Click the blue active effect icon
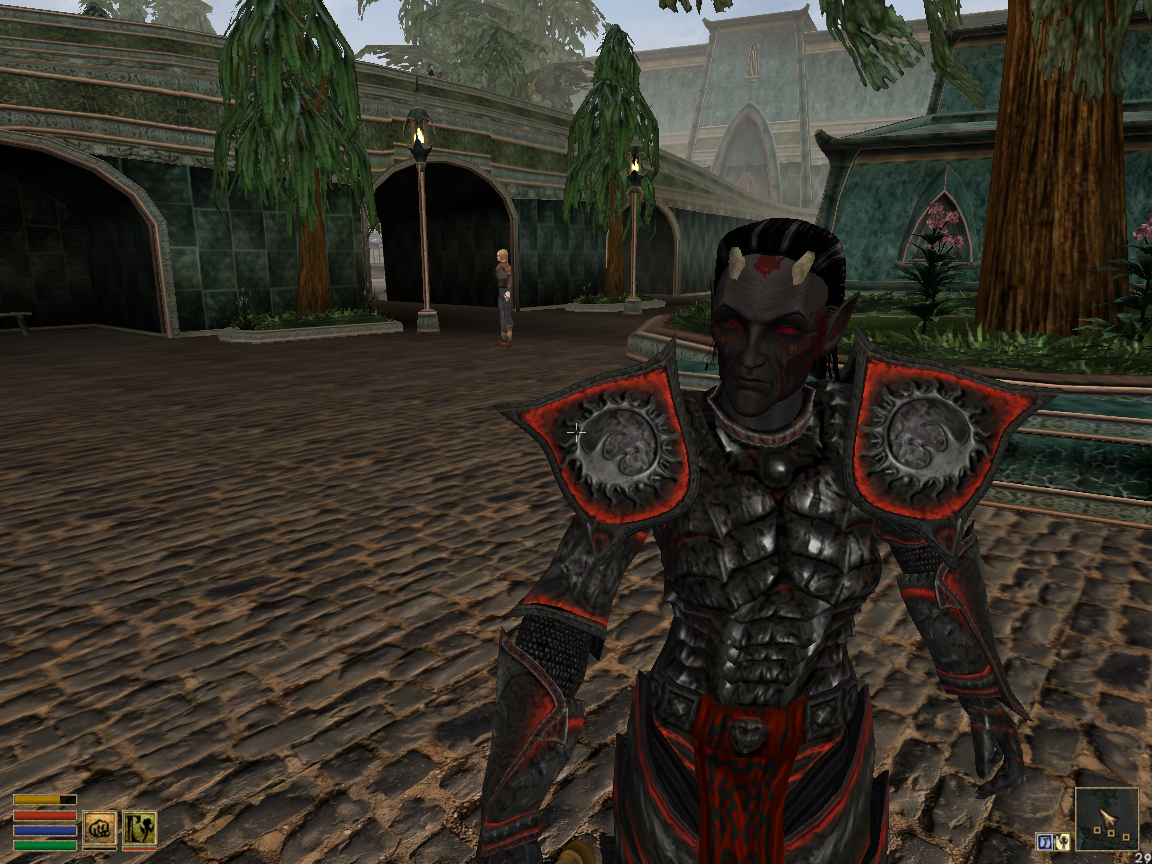Image resolution: width=1152 pixels, height=864 pixels. [x=1043, y=840]
